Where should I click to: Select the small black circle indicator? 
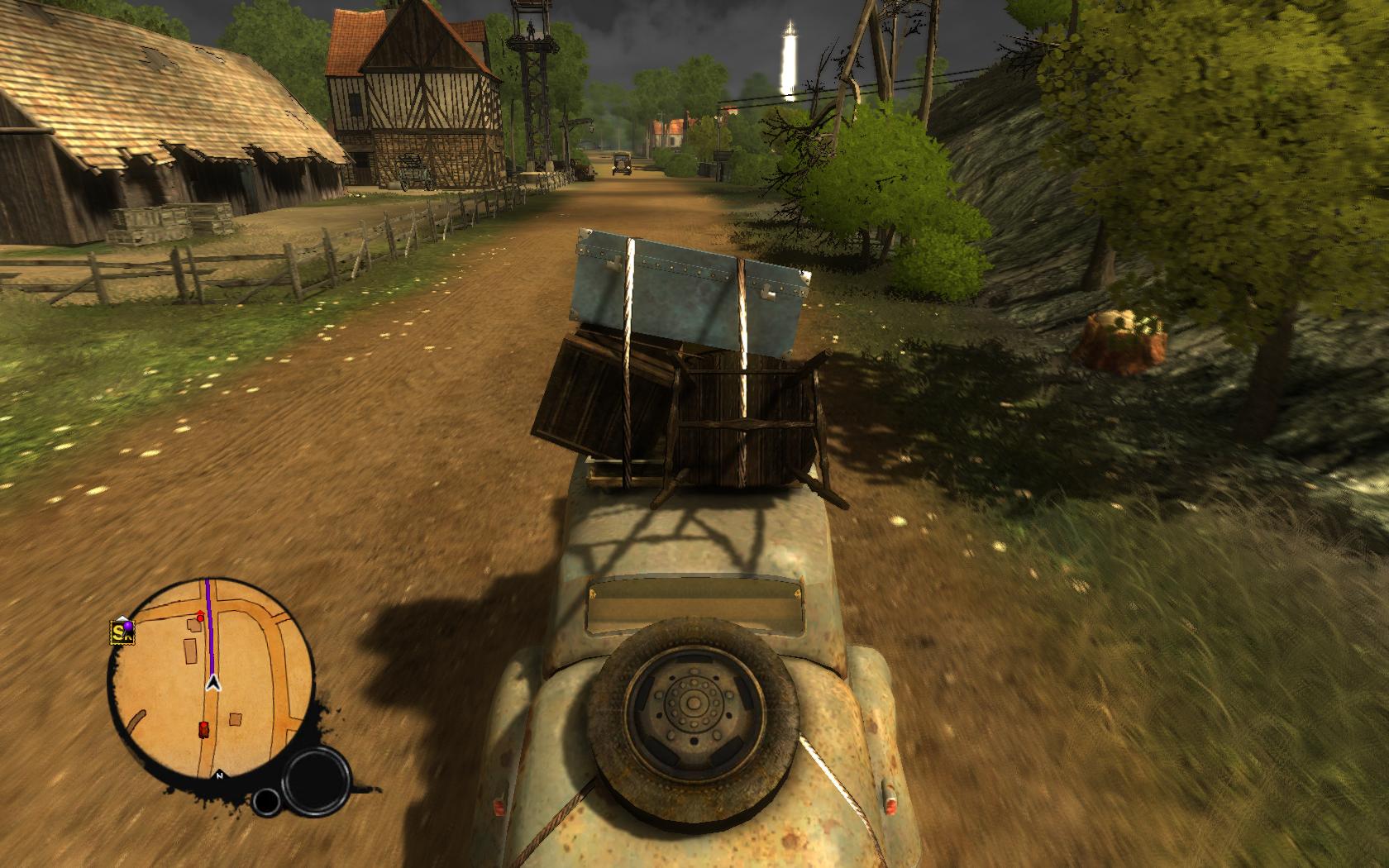click(x=266, y=802)
